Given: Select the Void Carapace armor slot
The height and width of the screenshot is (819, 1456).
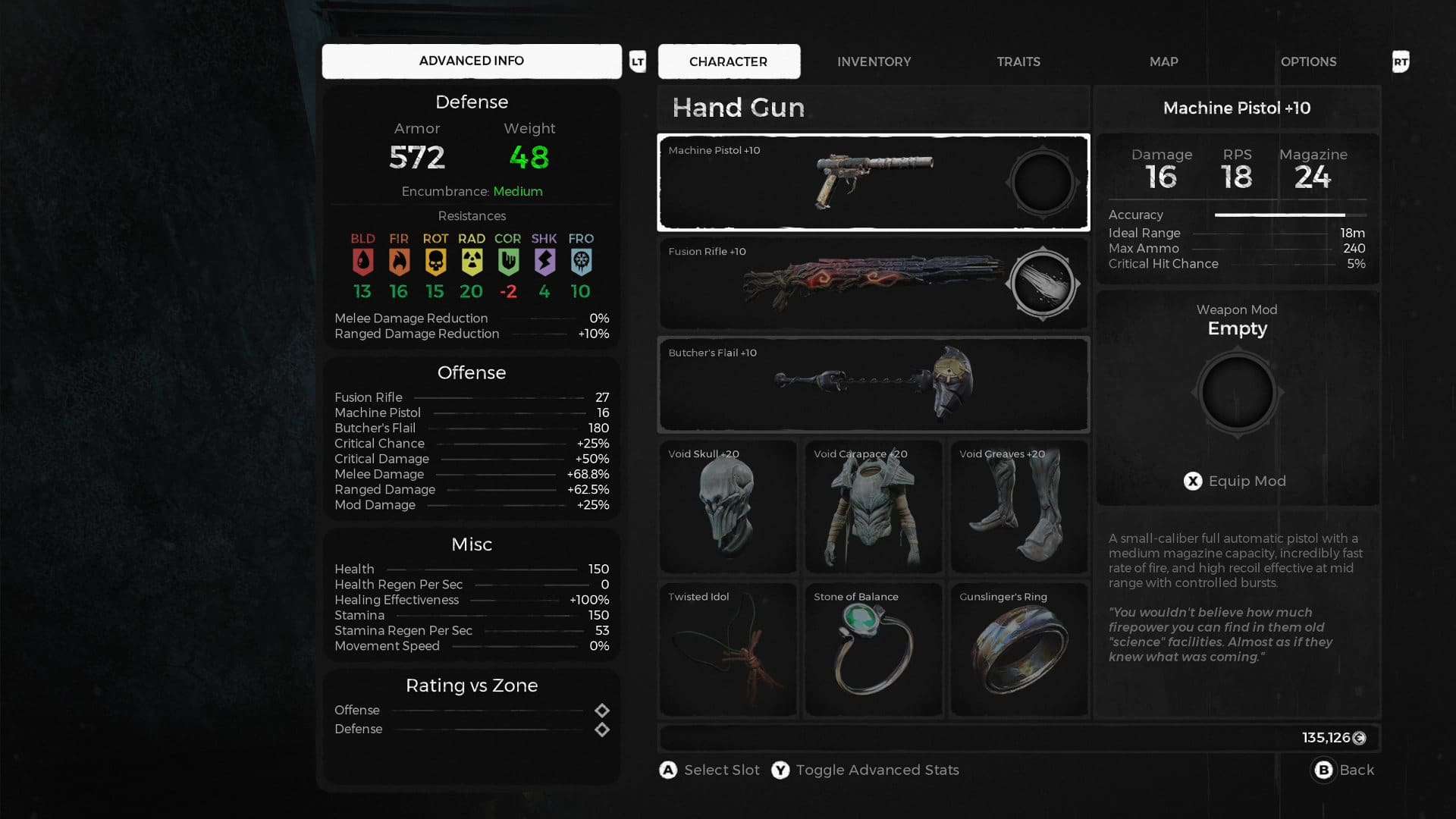Looking at the screenshot, I should pyautogui.click(x=874, y=507).
